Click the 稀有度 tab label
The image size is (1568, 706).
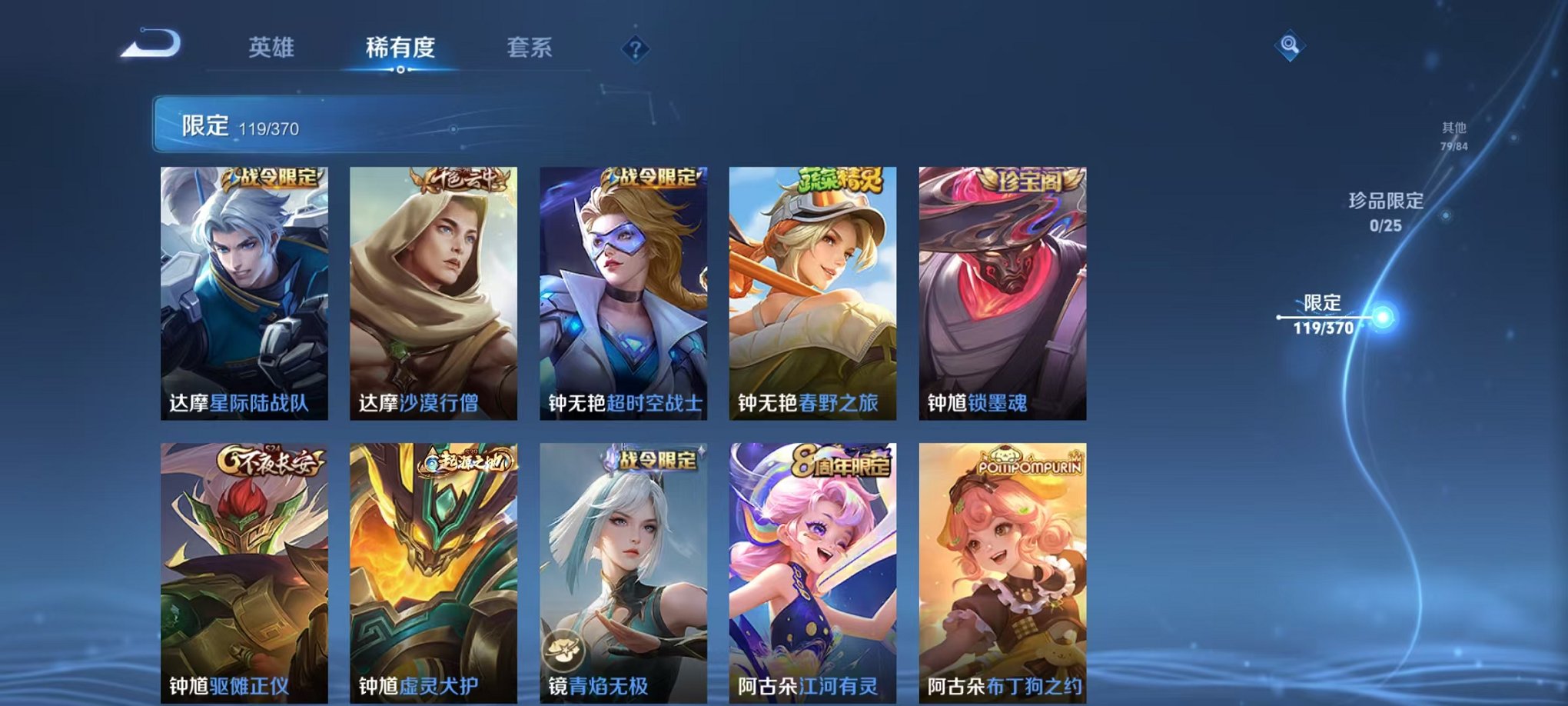point(401,46)
